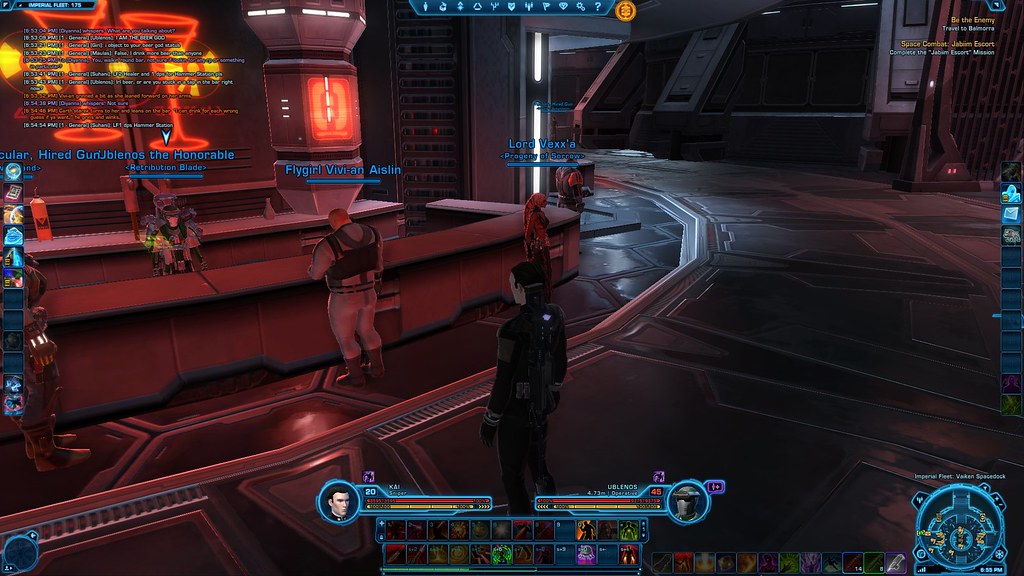Image resolution: width=1024 pixels, height=576 pixels.
Task: Select Kai's player portrait
Action: 341,502
